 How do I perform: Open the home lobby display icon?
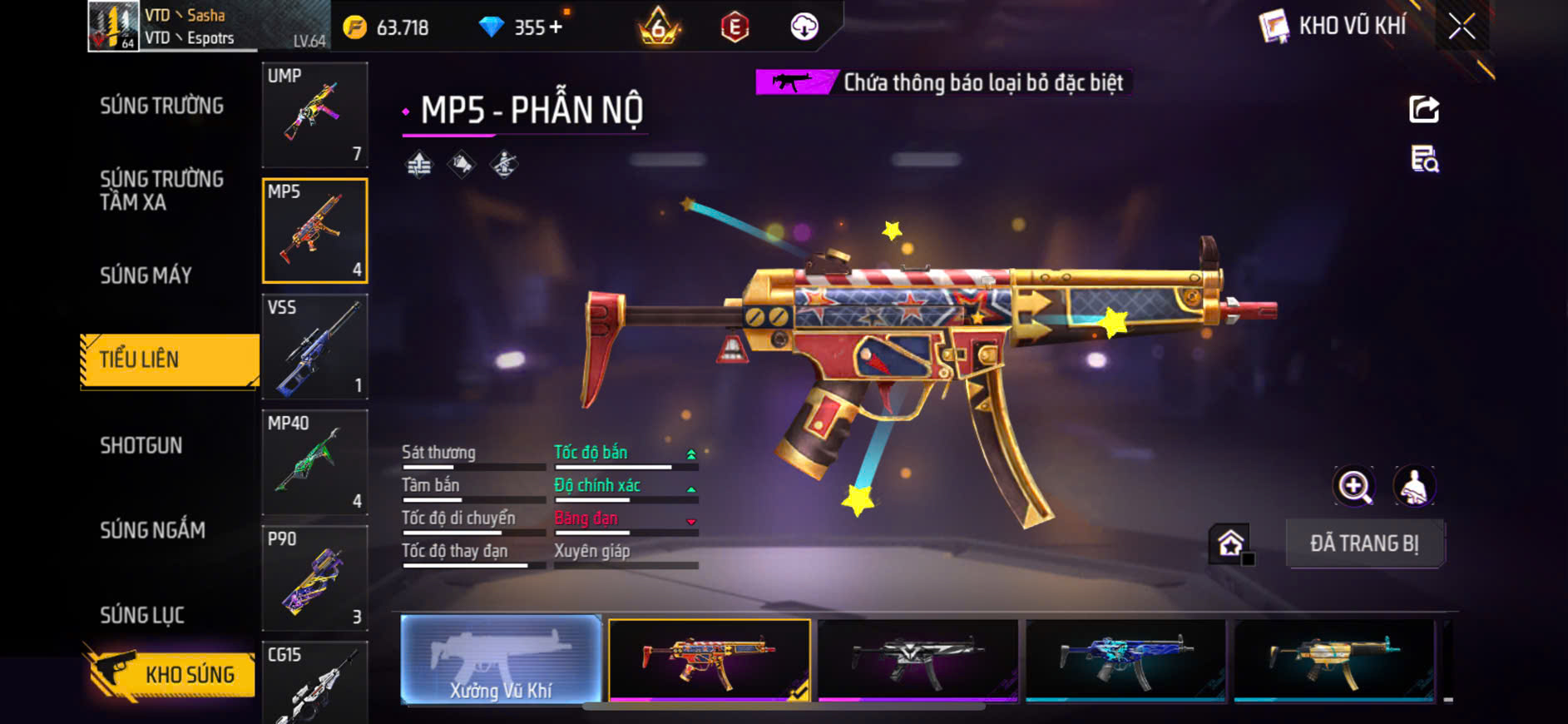click(x=1230, y=543)
